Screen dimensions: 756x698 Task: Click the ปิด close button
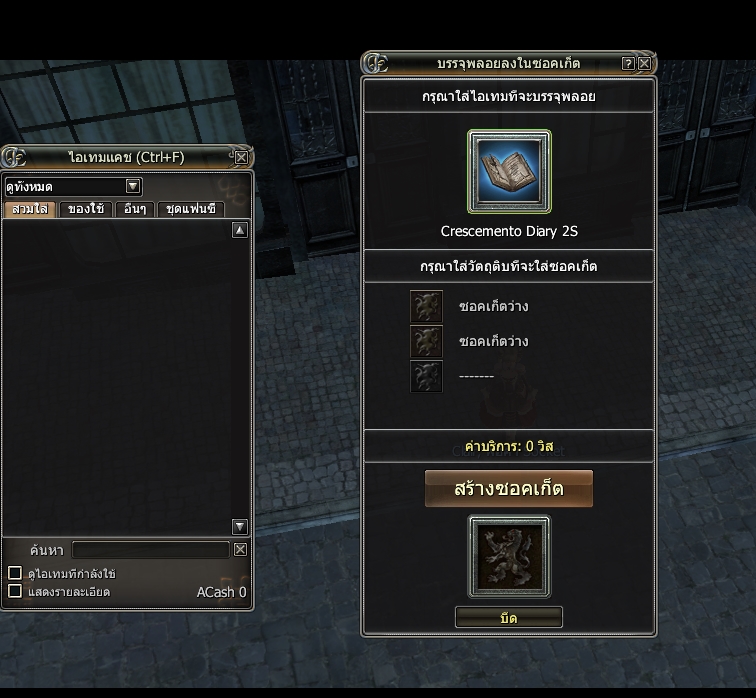pos(509,618)
